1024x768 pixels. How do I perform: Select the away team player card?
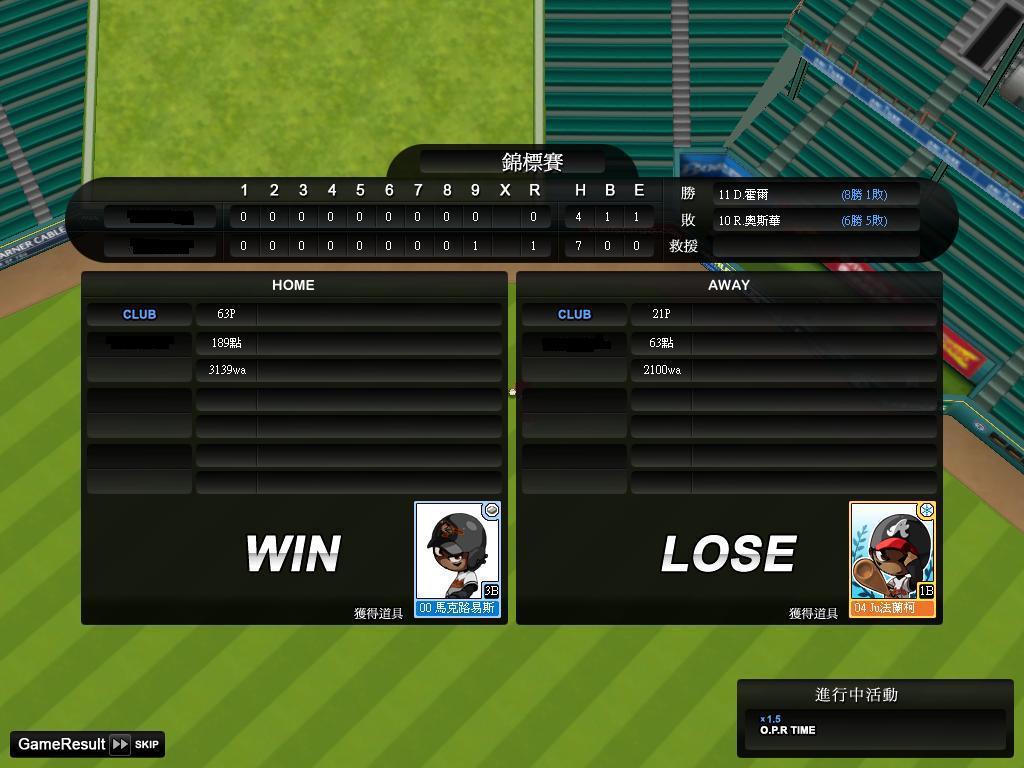[x=892, y=559]
